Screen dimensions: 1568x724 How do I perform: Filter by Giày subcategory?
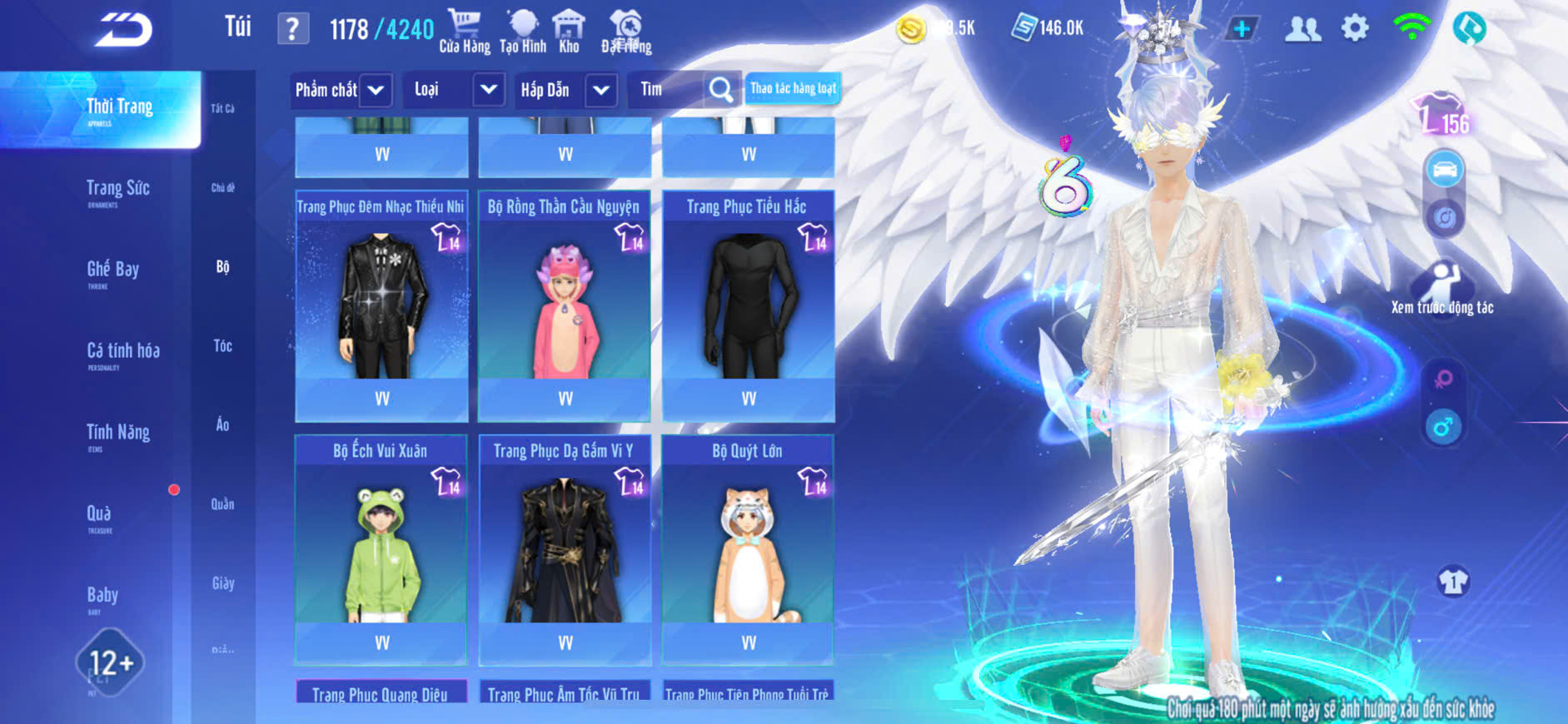pos(222,583)
